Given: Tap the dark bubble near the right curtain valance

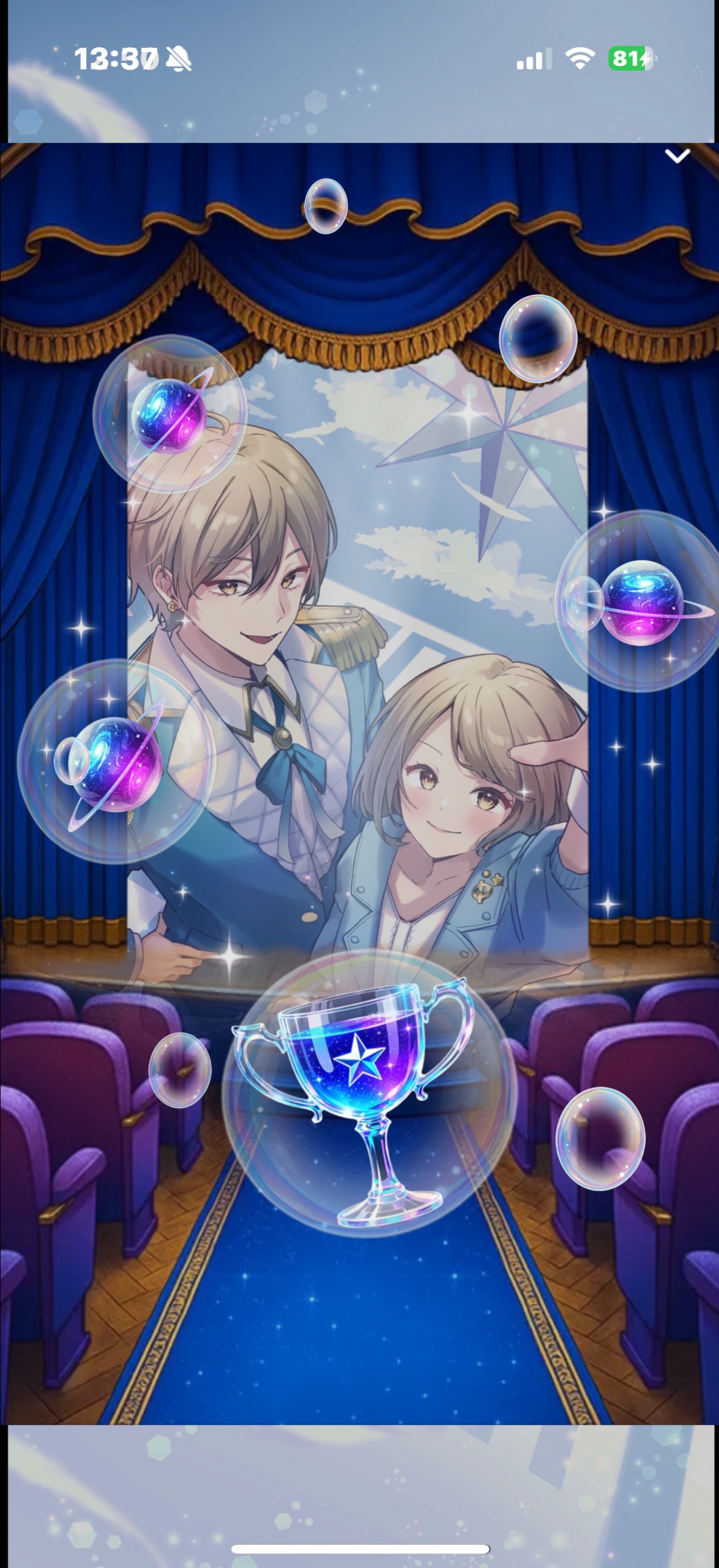Looking at the screenshot, I should click(539, 339).
